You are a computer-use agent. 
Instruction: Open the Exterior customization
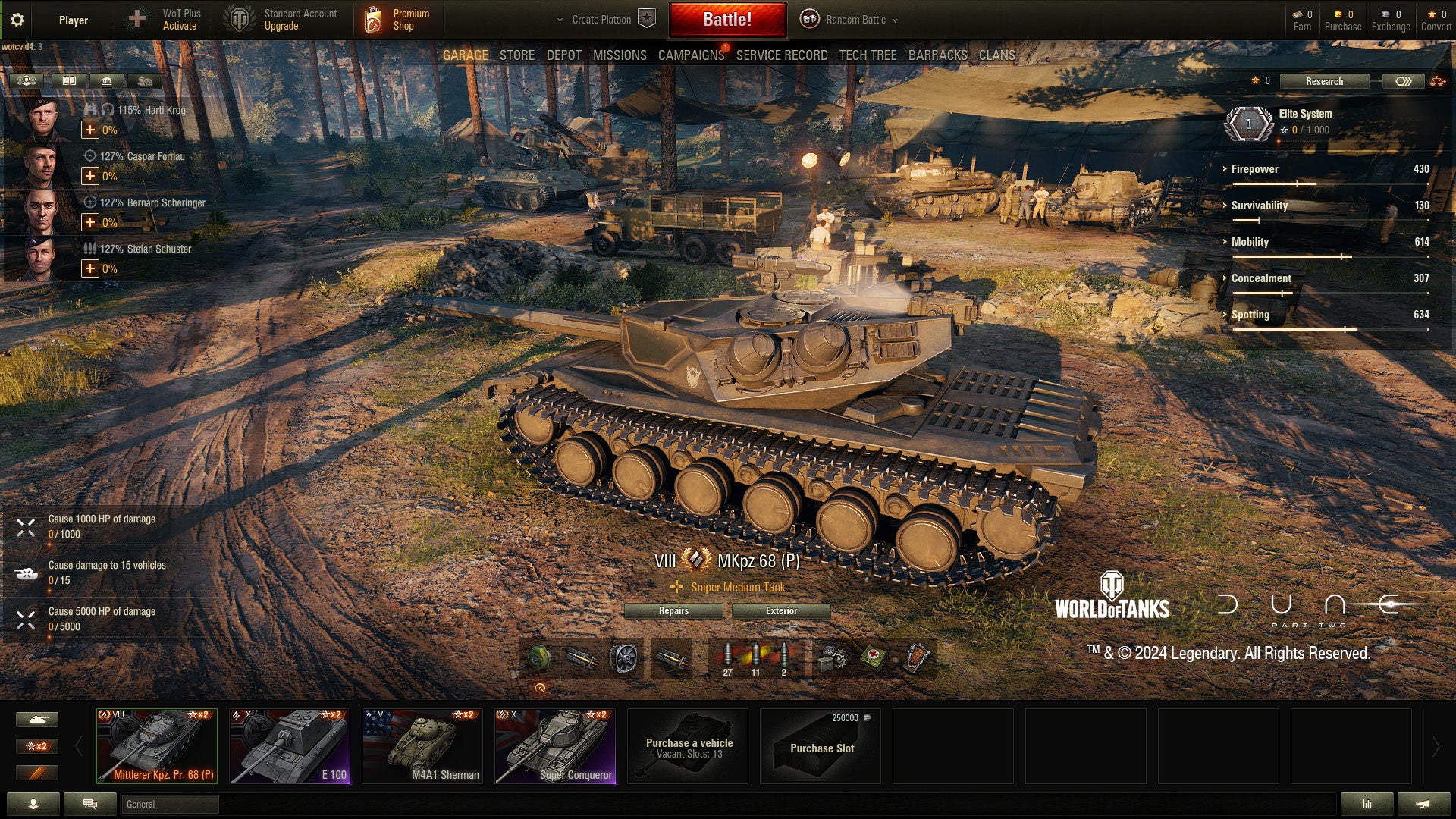(781, 611)
